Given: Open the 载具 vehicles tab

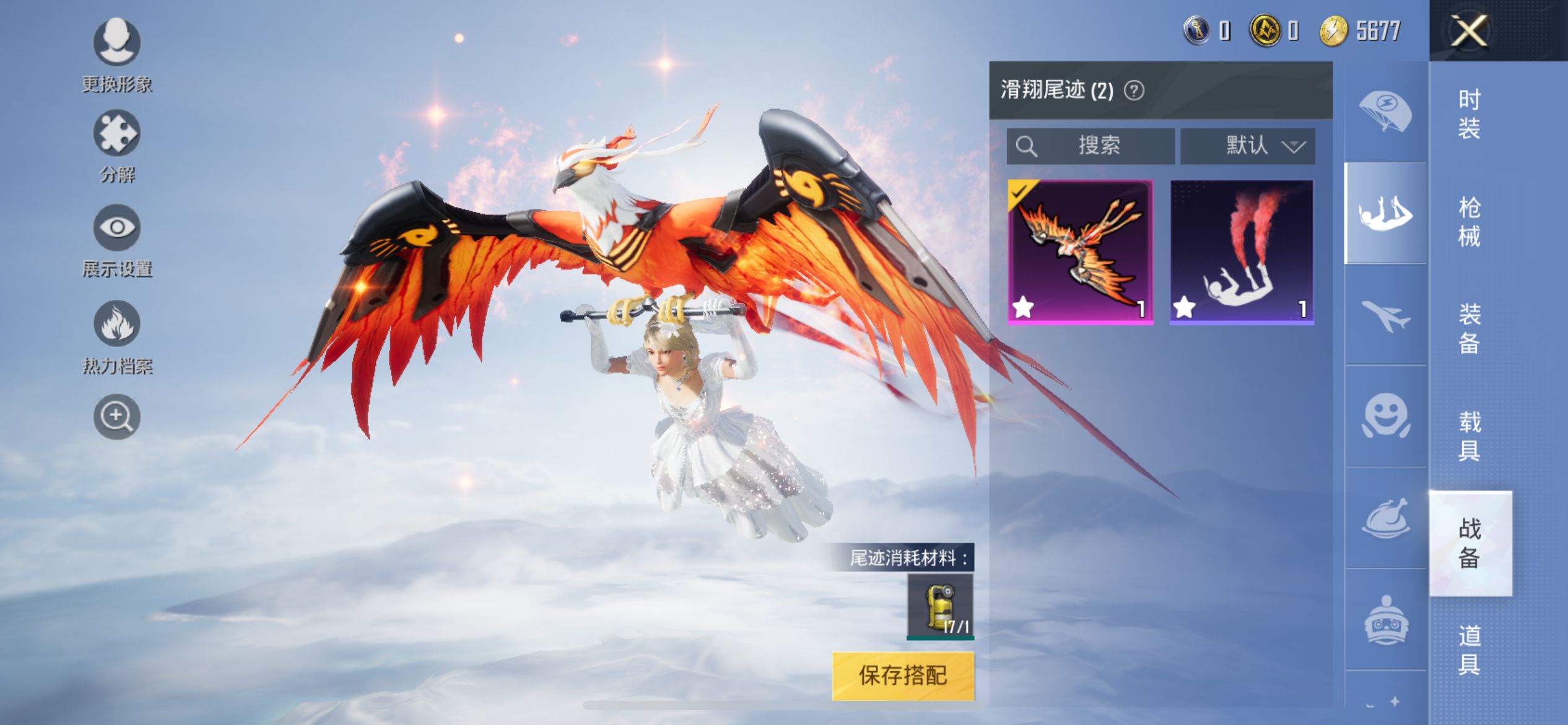Looking at the screenshot, I should pyautogui.click(x=1469, y=436).
